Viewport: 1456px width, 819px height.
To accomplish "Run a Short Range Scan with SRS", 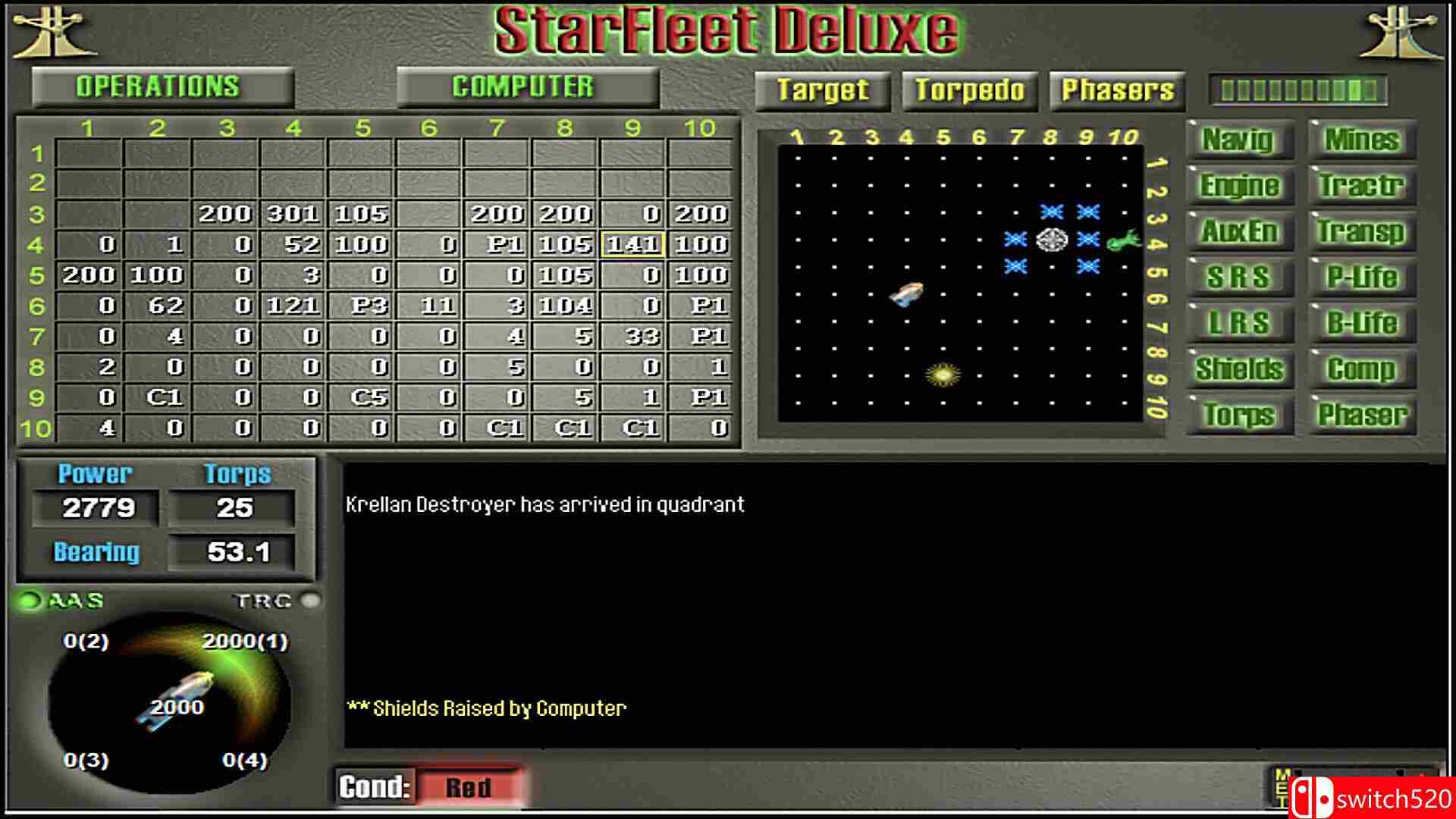I will (x=1239, y=278).
